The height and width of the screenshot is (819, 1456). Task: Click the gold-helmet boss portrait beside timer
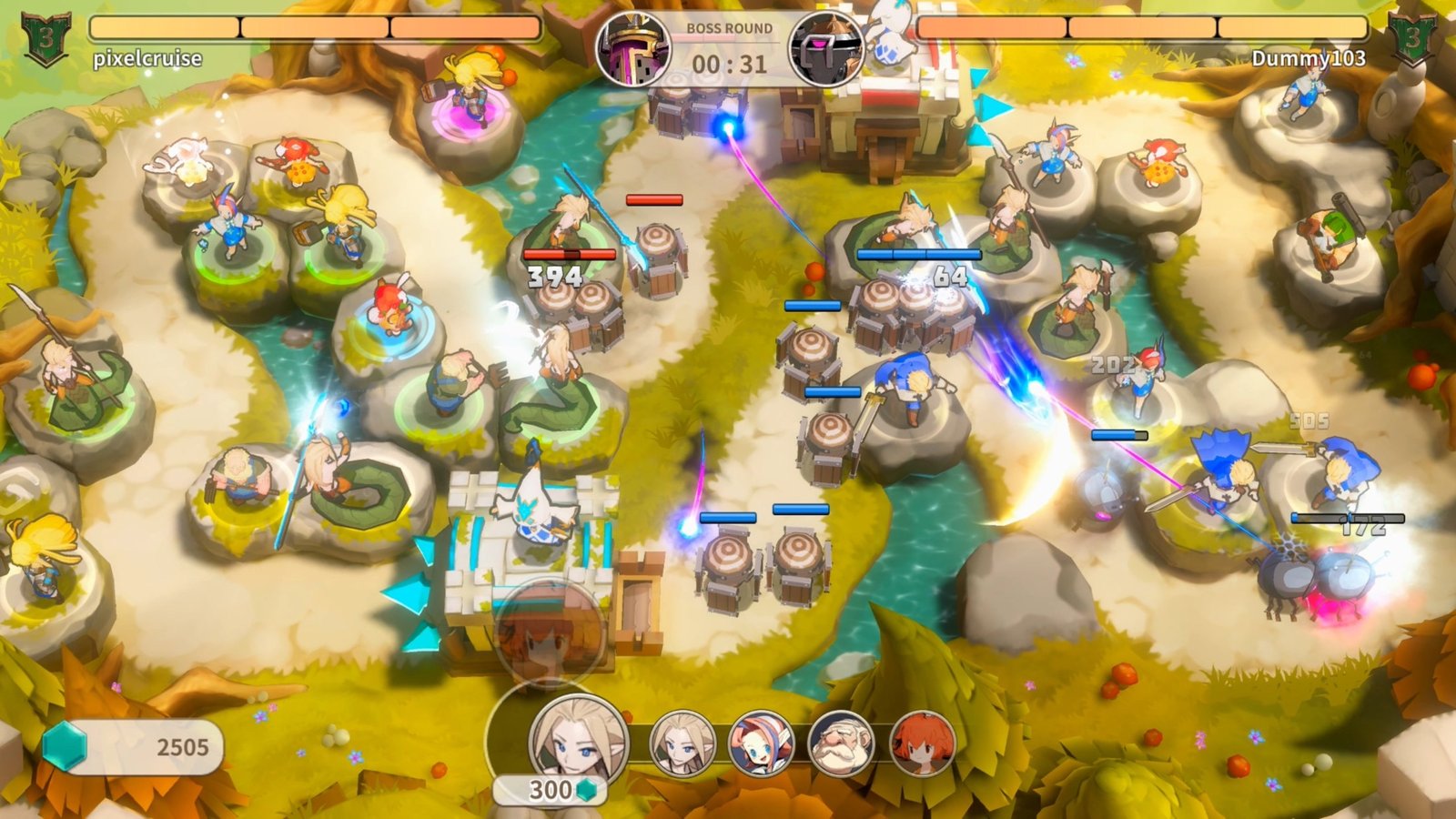632,49
